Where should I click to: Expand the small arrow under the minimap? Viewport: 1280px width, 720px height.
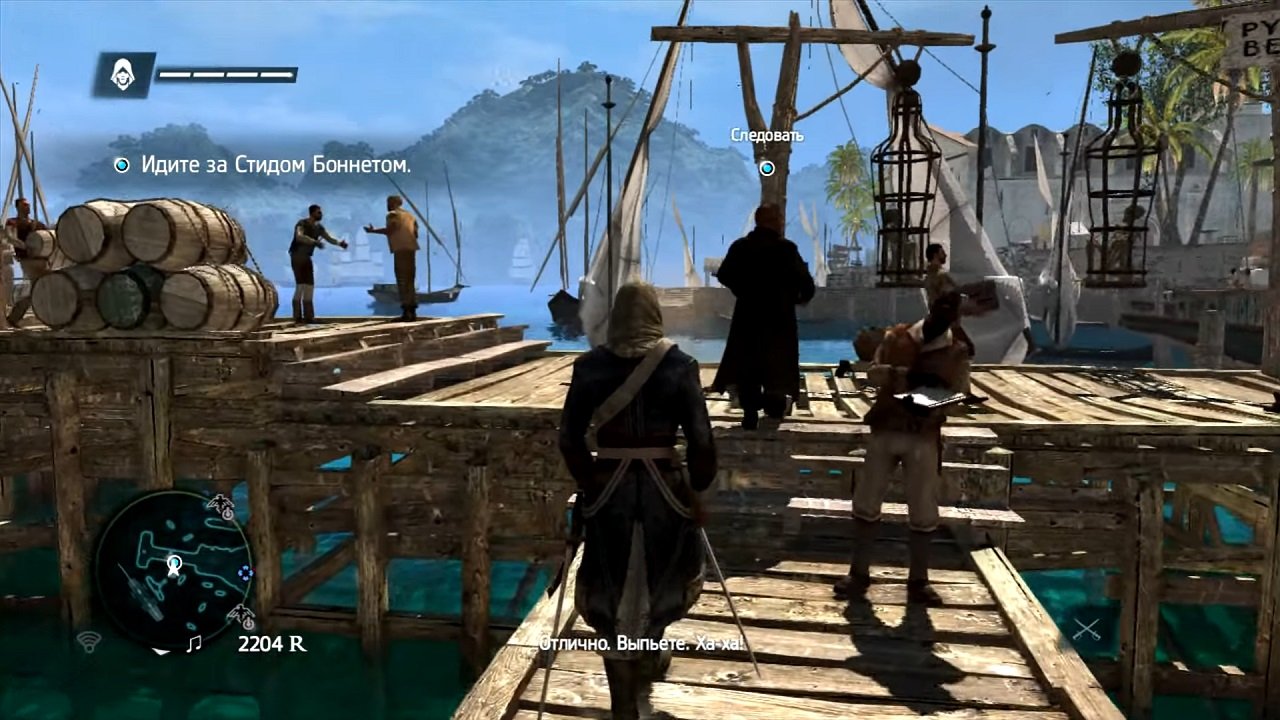click(x=161, y=652)
